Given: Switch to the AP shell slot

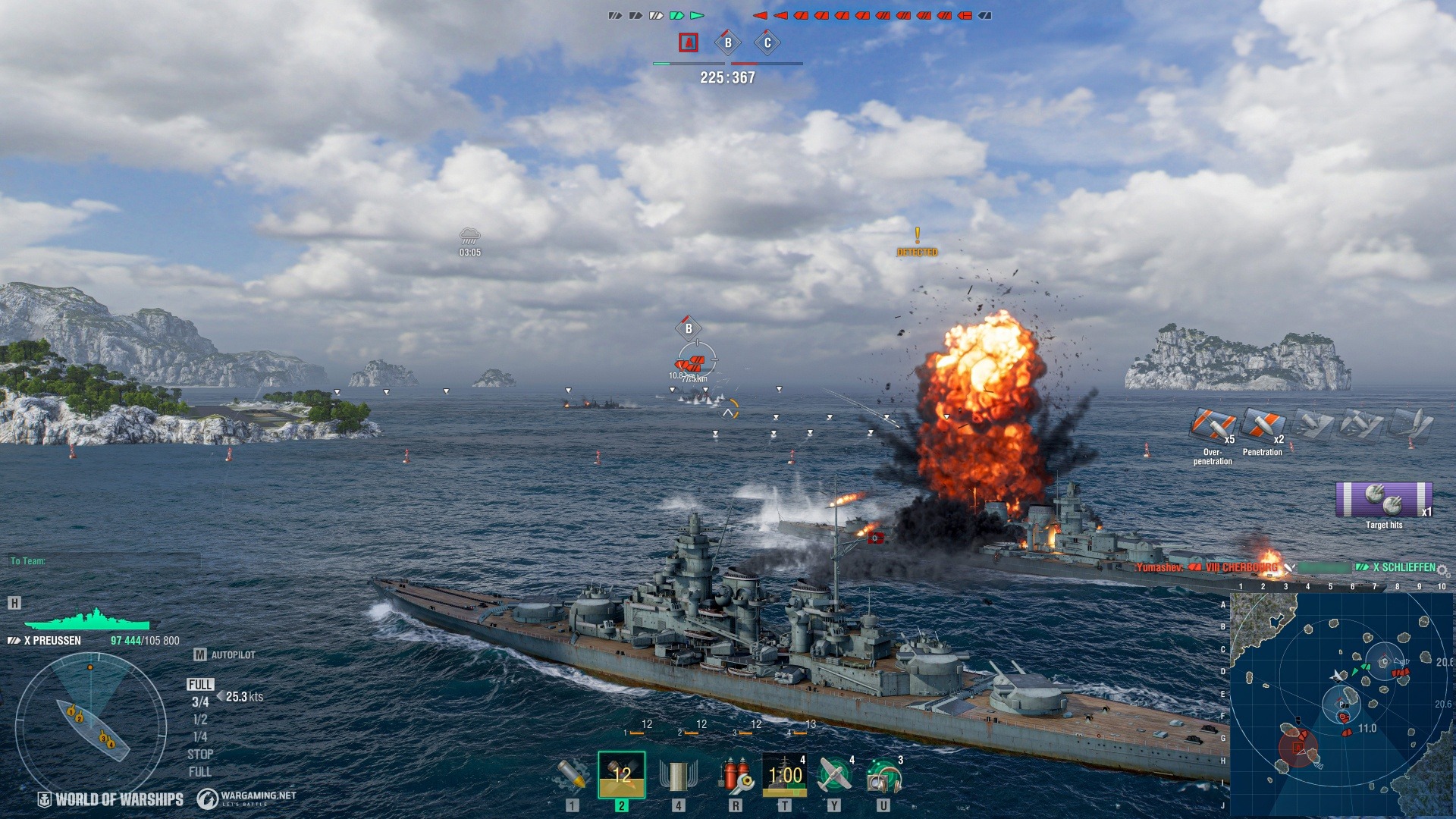Looking at the screenshot, I should click(621, 775).
